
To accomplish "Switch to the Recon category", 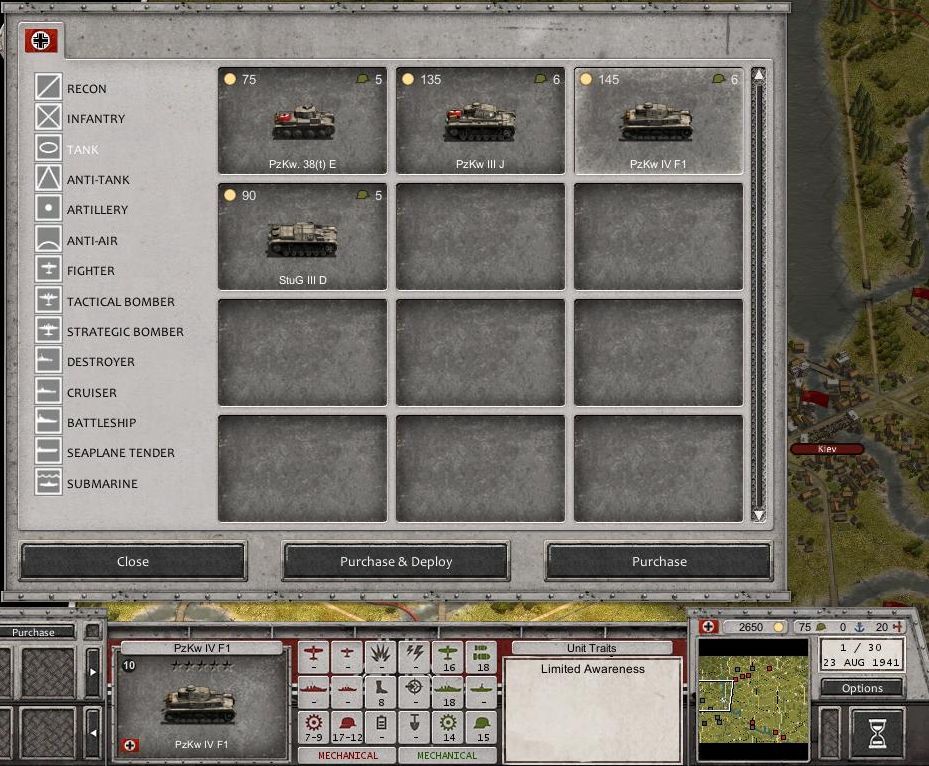I will [x=86, y=89].
